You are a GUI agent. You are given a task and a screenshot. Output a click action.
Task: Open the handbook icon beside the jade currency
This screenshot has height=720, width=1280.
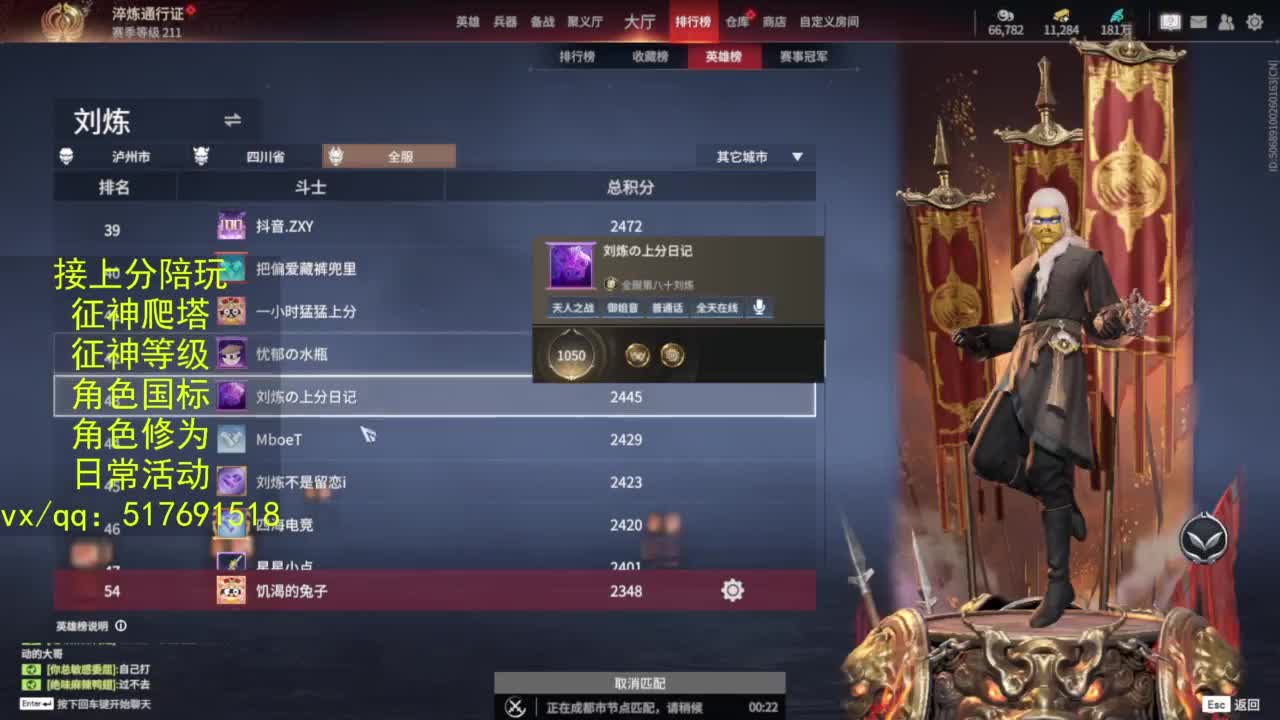click(1169, 20)
